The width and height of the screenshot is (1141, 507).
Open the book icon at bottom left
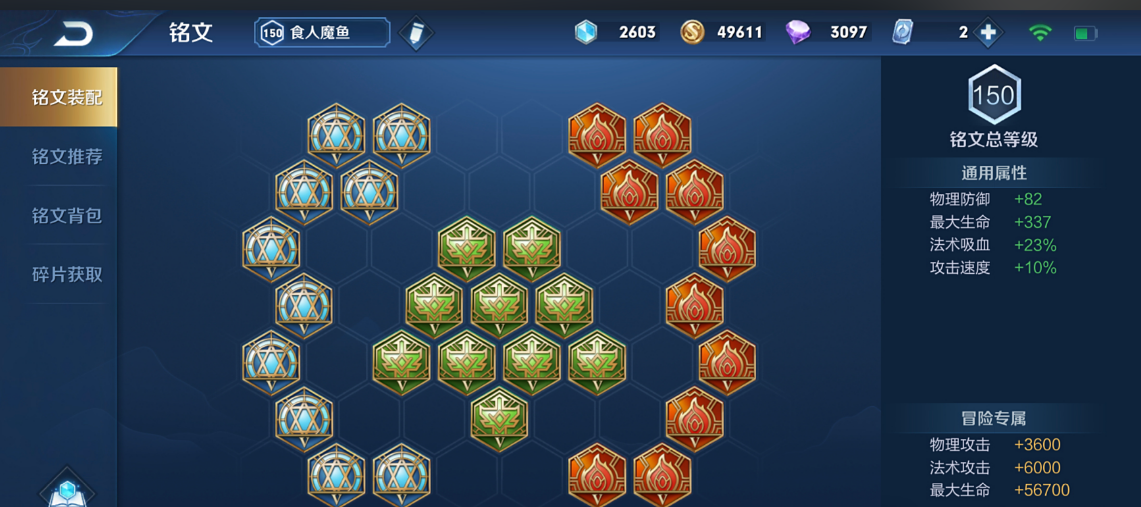tap(67, 491)
